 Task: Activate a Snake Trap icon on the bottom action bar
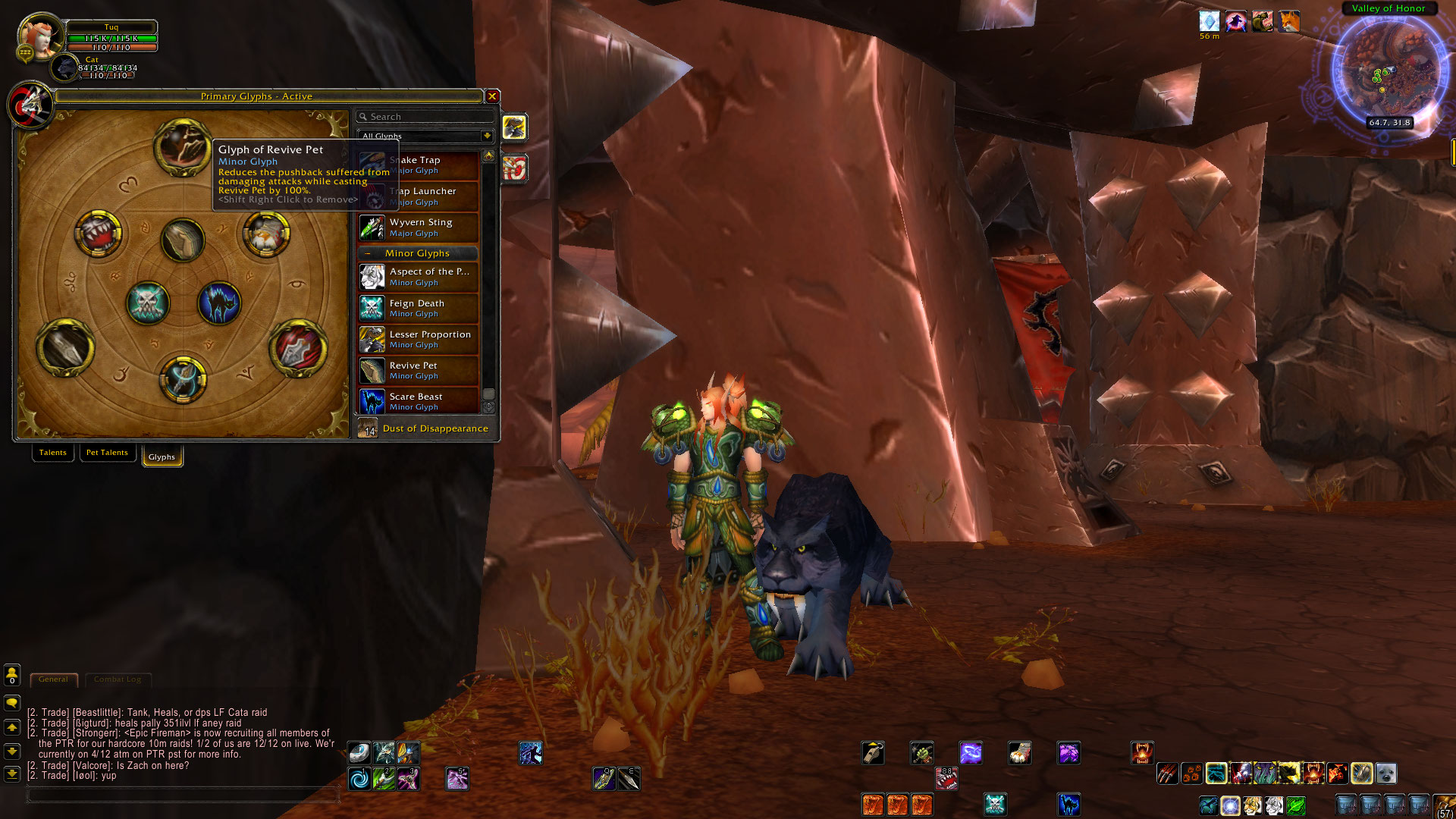(x=873, y=805)
